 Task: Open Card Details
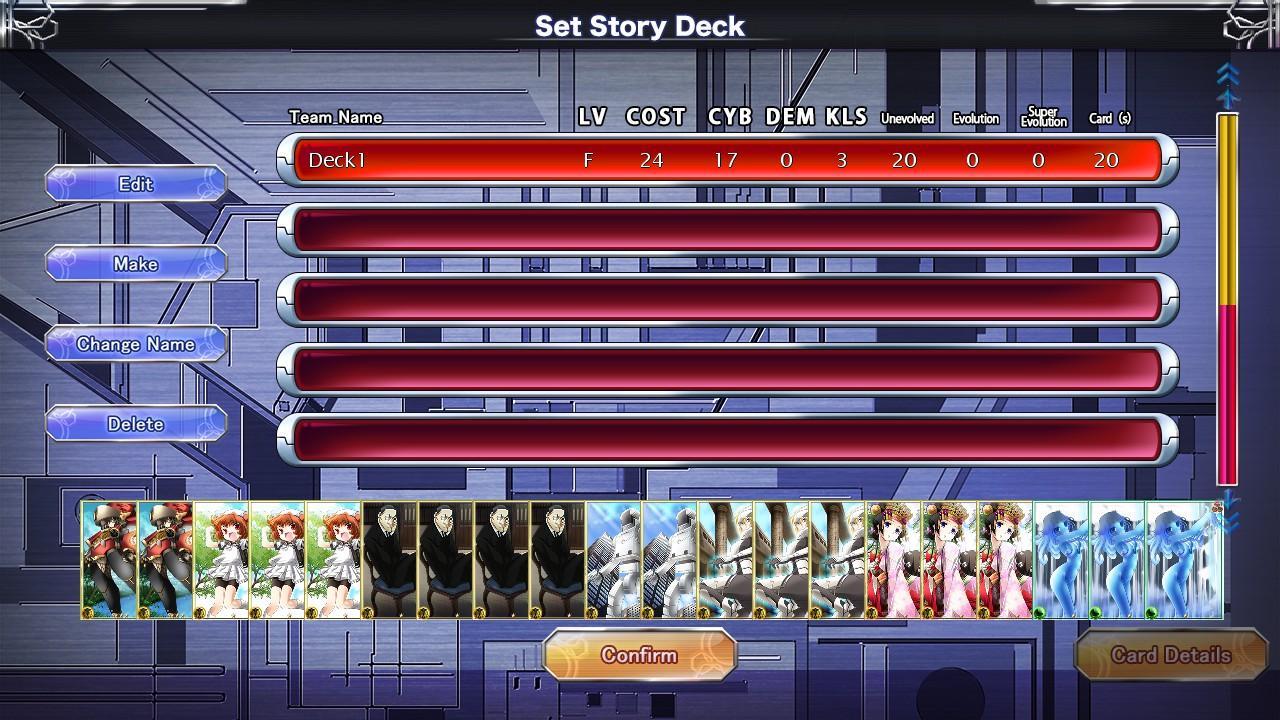1170,656
